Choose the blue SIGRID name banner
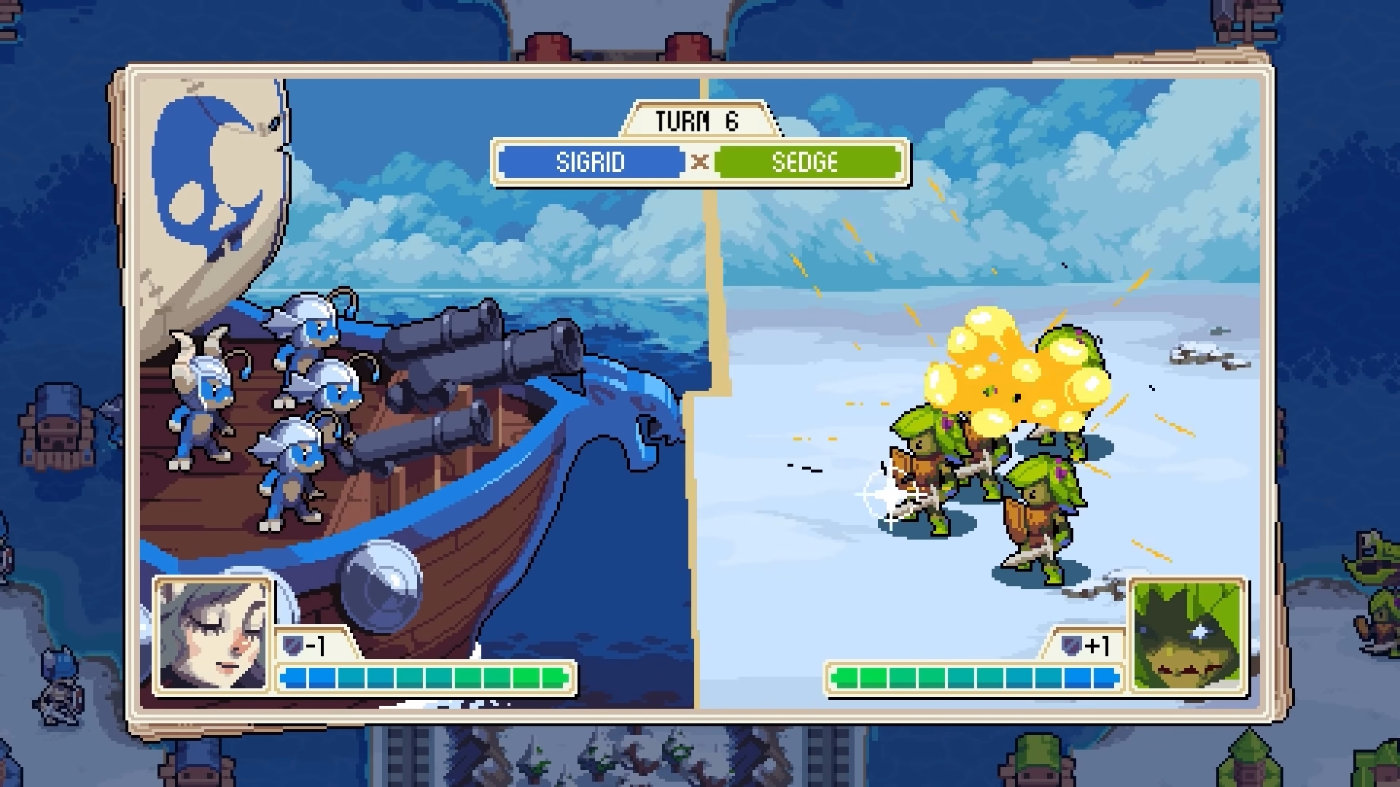The width and height of the screenshot is (1400, 787). pos(591,162)
